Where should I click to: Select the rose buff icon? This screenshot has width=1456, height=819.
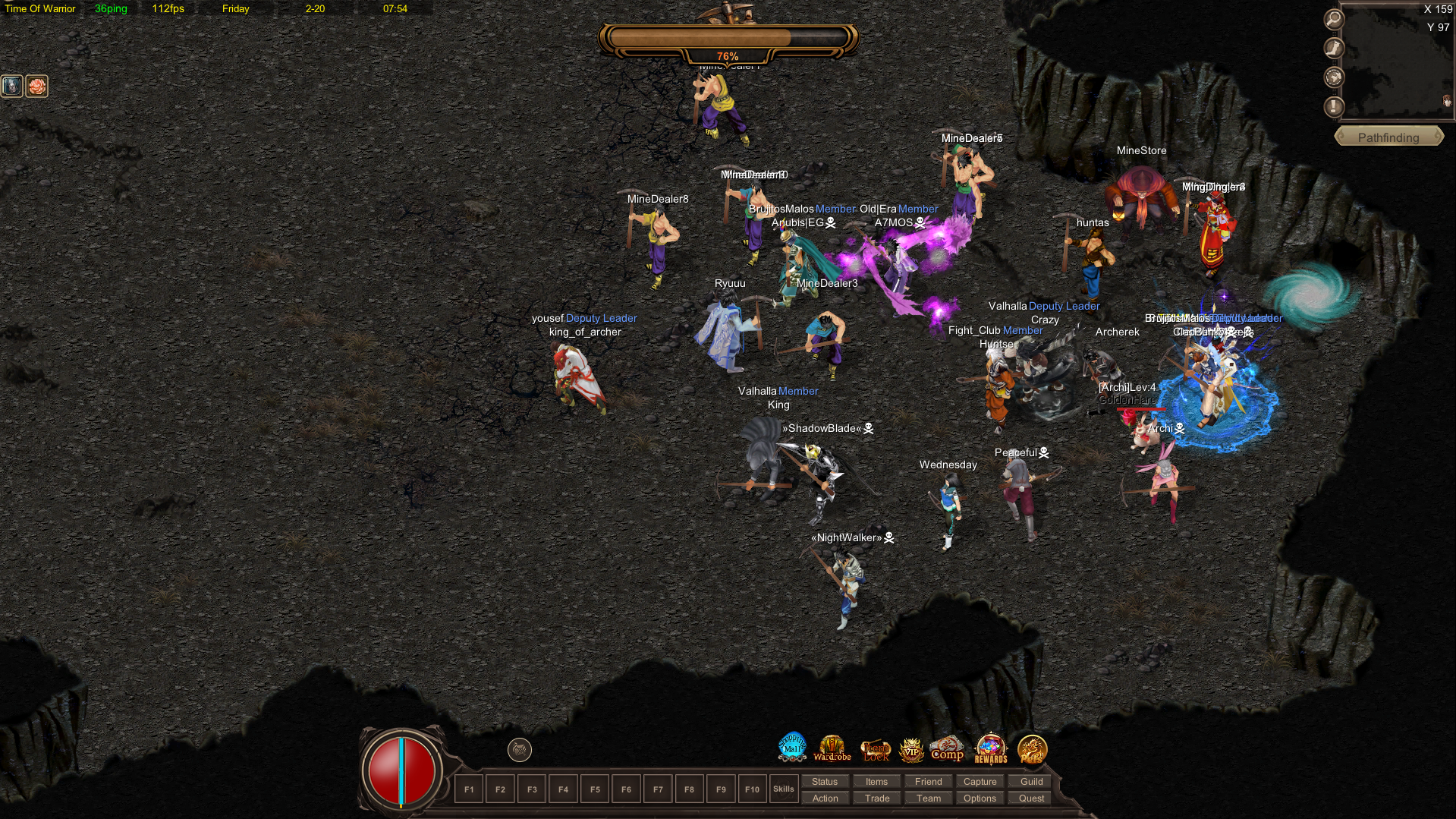(36, 86)
